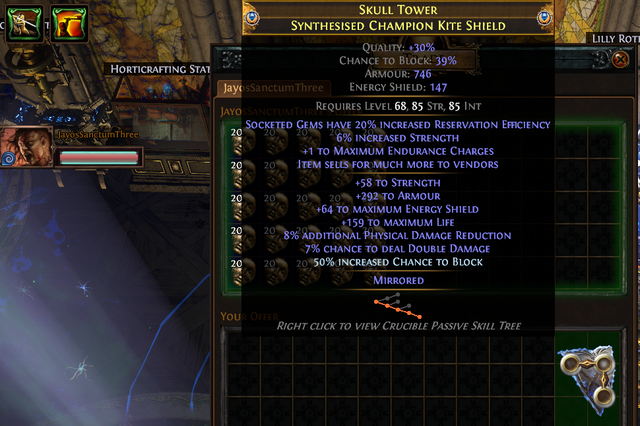Close the trade window with the X
Screen dimensions: 640x426
[x=622, y=60]
